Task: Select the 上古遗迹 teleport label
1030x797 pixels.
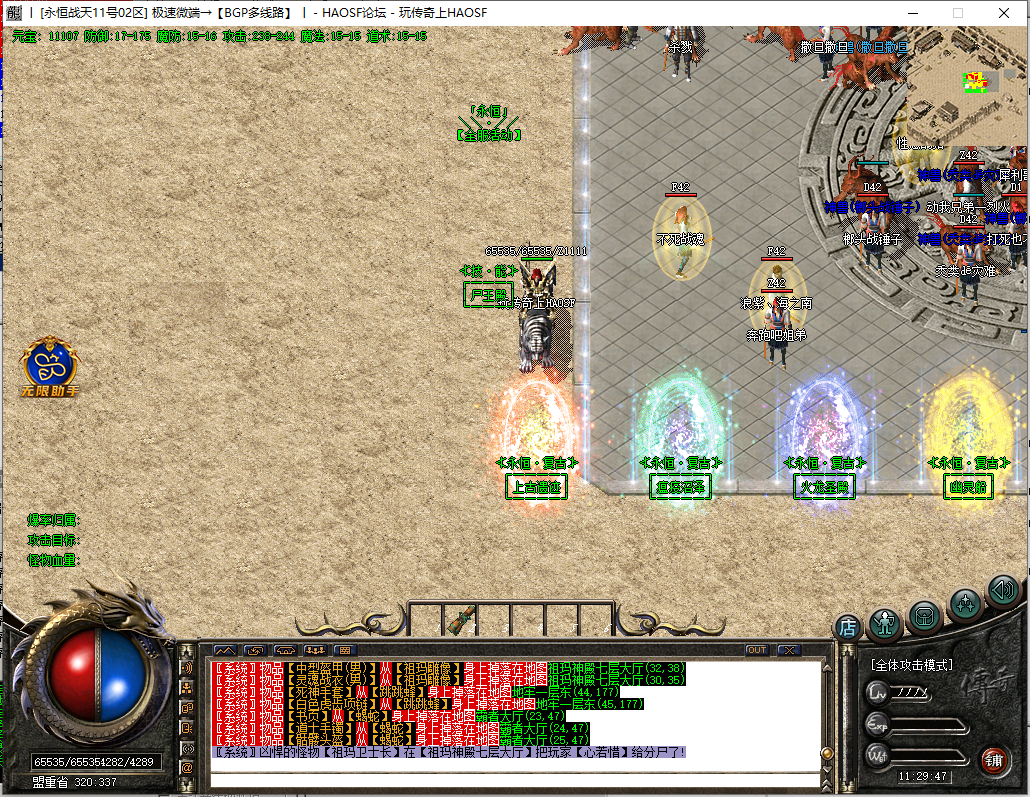Action: [537, 487]
